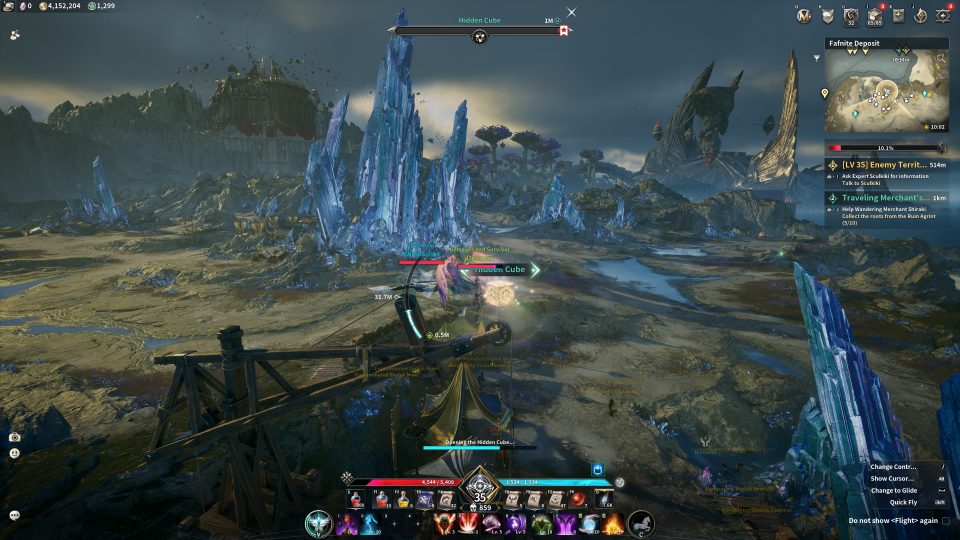Click the paw print icon in top-left
Image resolution: width=960 pixels, height=540 pixels.
(x=15, y=33)
